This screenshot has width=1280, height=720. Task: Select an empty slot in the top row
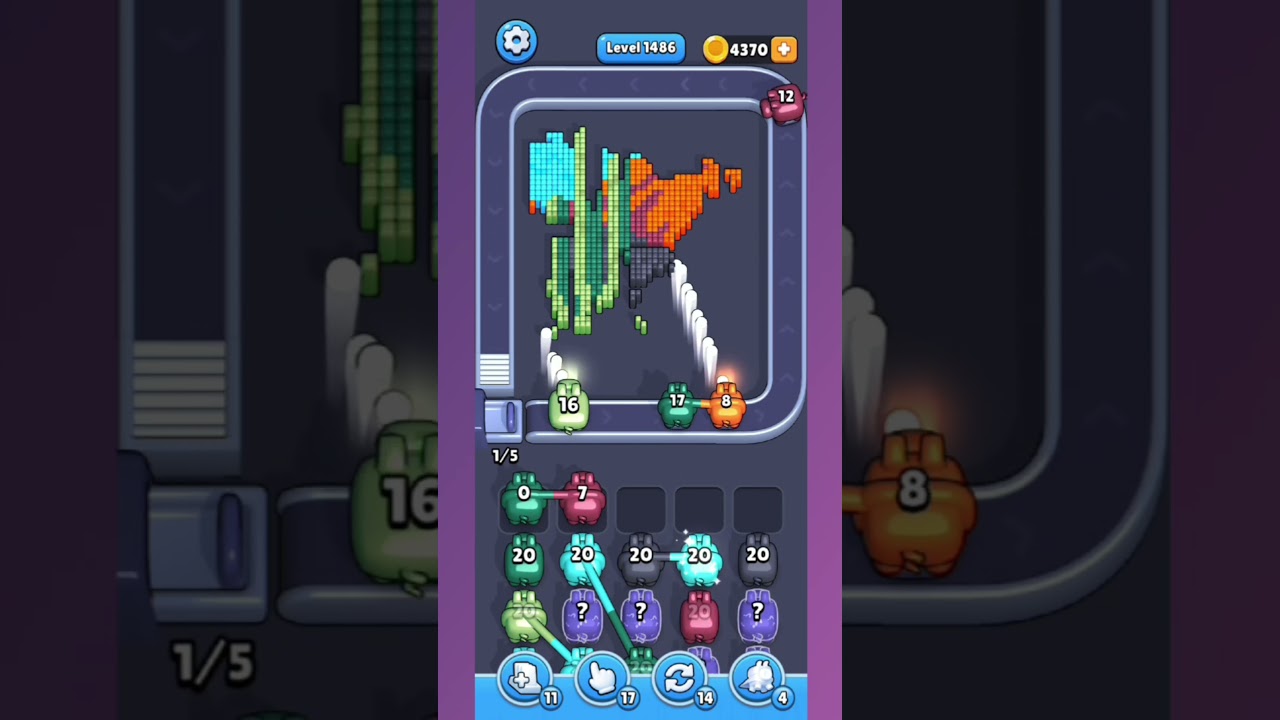pos(640,503)
